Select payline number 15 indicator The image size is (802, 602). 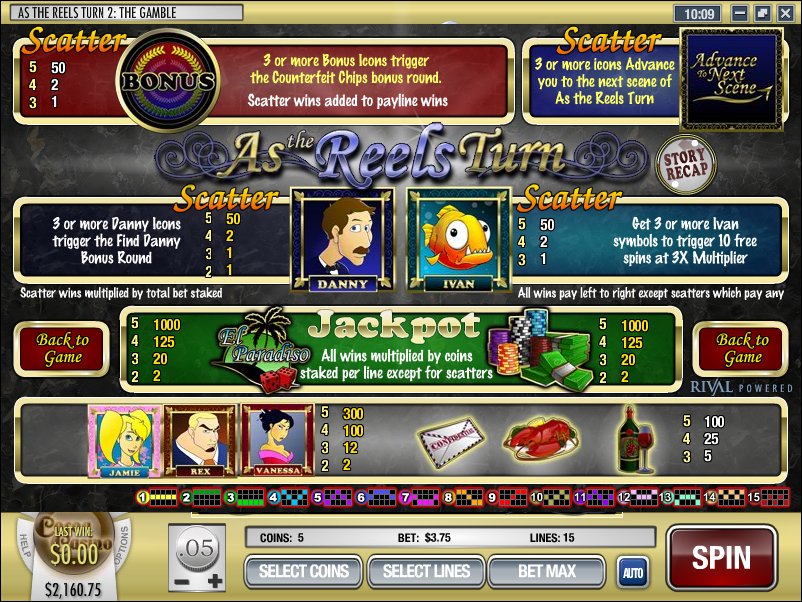[753, 496]
